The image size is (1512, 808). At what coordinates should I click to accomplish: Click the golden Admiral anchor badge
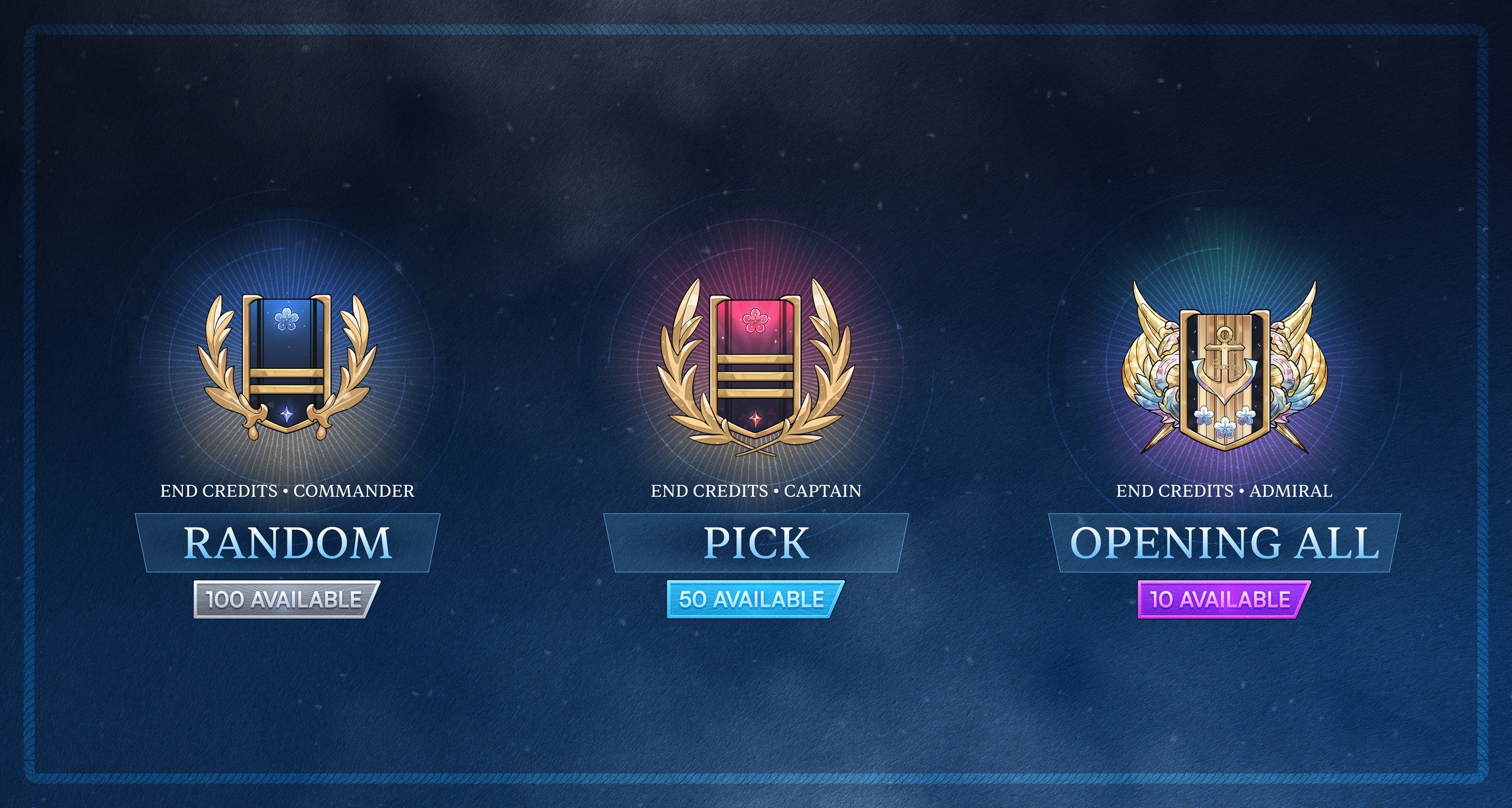(x=1224, y=371)
